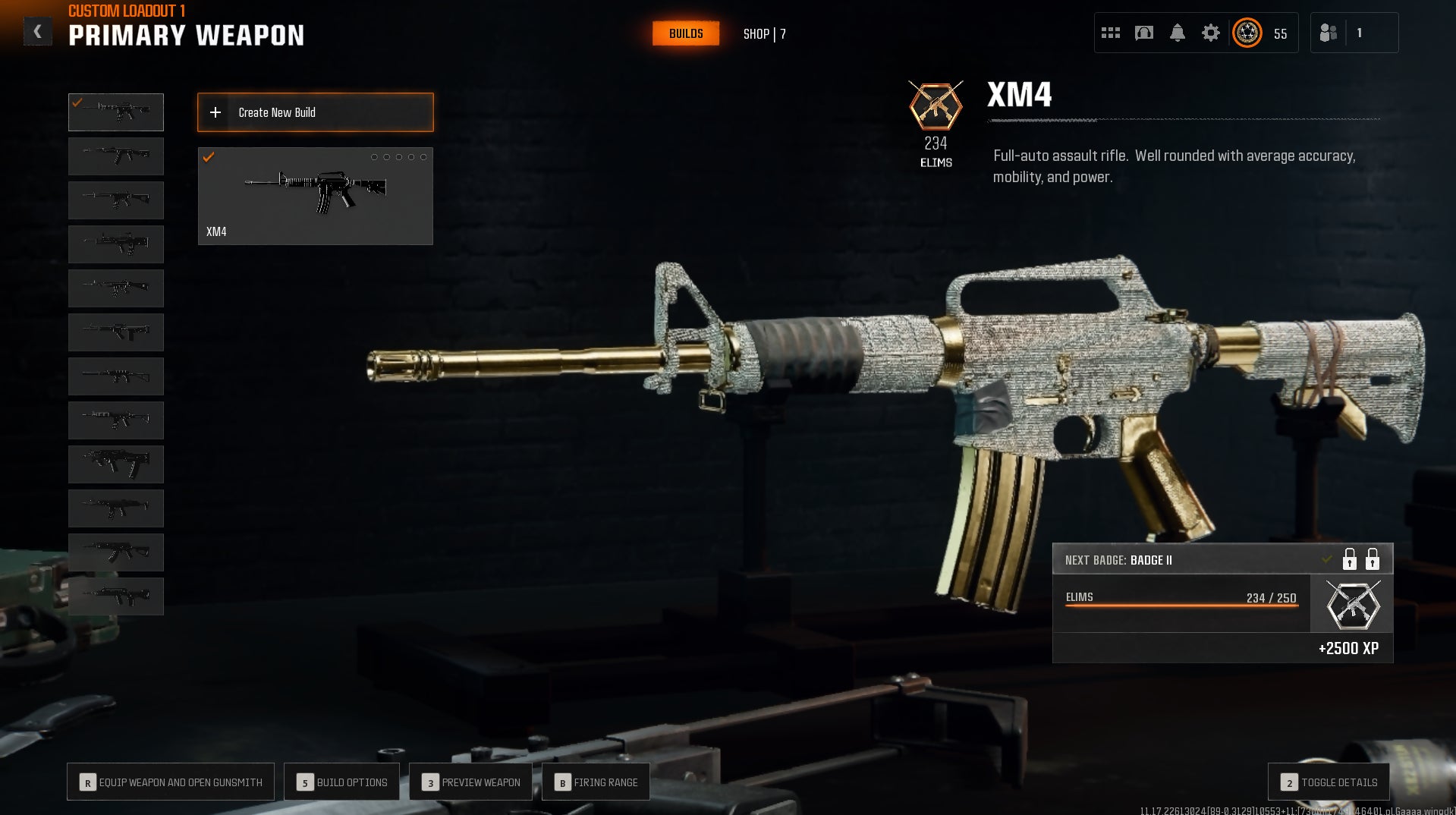Open the map icon in top bar
This screenshot has height=815, width=1456.
[x=1144, y=33]
